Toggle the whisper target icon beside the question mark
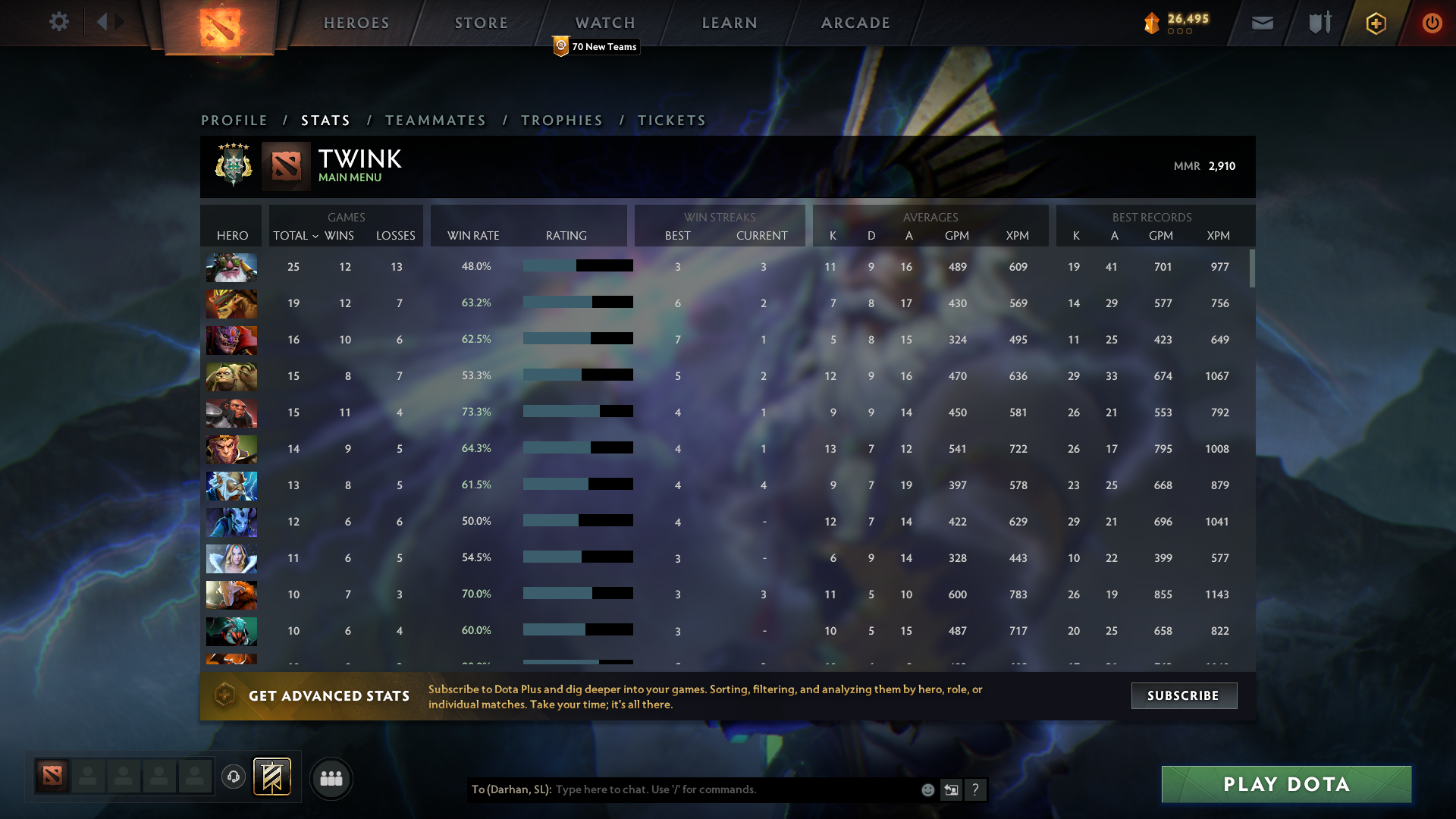Image resolution: width=1456 pixels, height=819 pixels. point(952,789)
